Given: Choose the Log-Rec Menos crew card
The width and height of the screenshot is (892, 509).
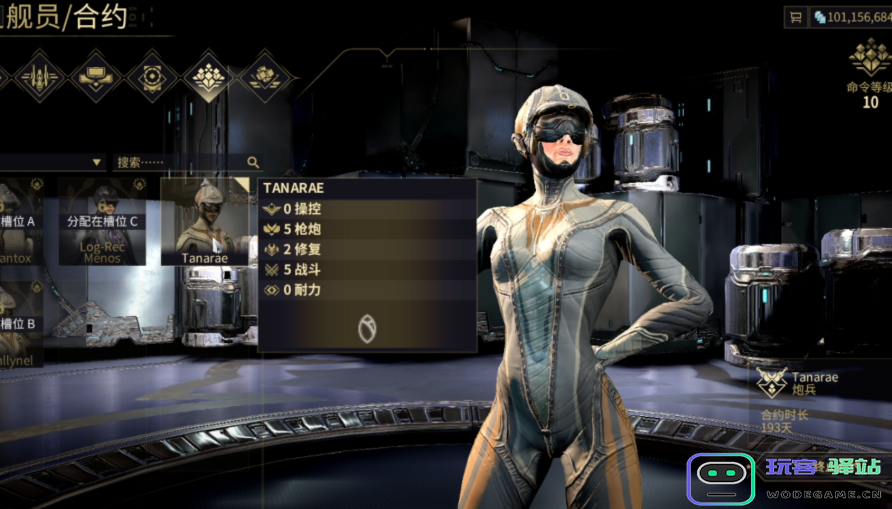Looking at the screenshot, I should (x=101, y=221).
